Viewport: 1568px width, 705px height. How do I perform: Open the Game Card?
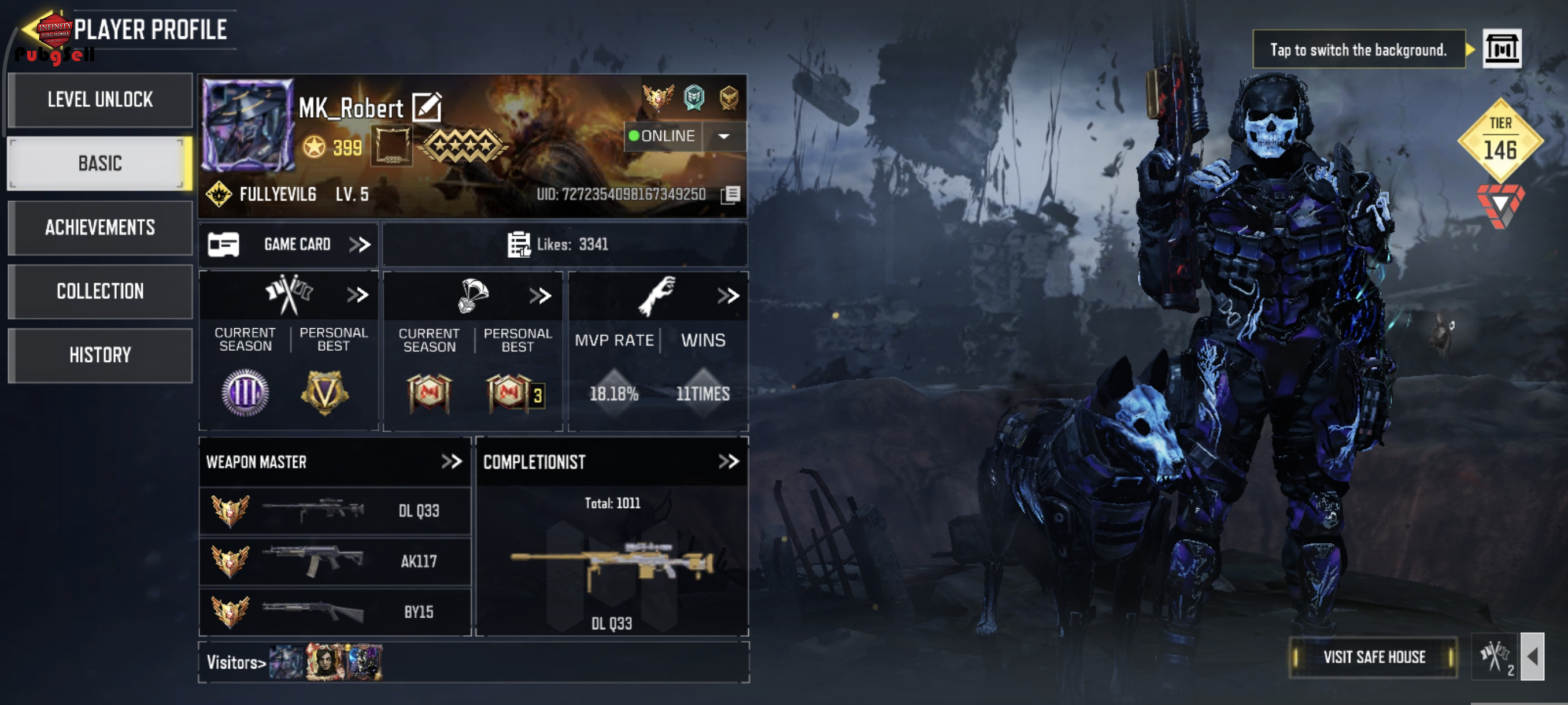point(289,244)
